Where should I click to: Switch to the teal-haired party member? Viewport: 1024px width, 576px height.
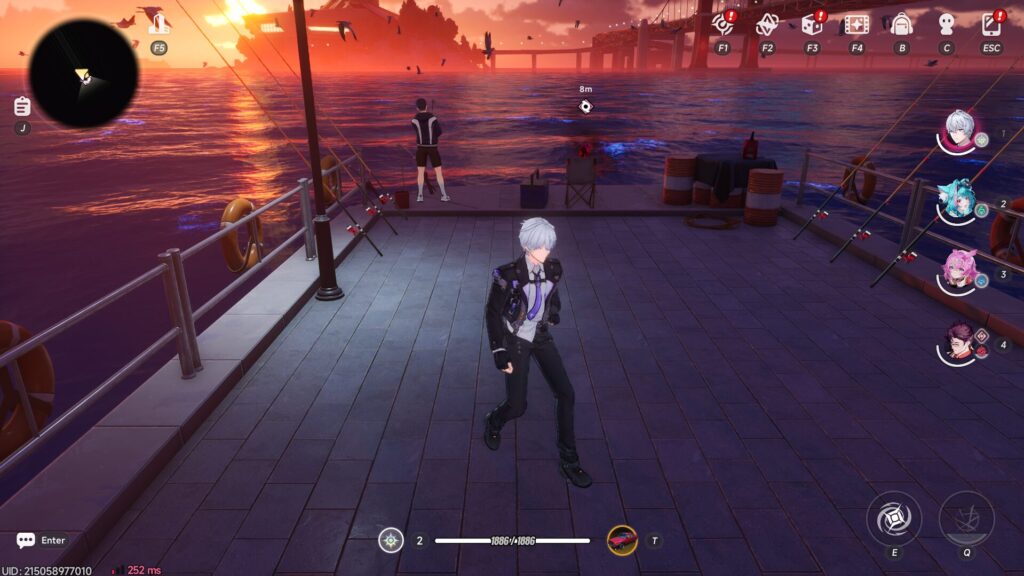pyautogui.click(x=958, y=201)
